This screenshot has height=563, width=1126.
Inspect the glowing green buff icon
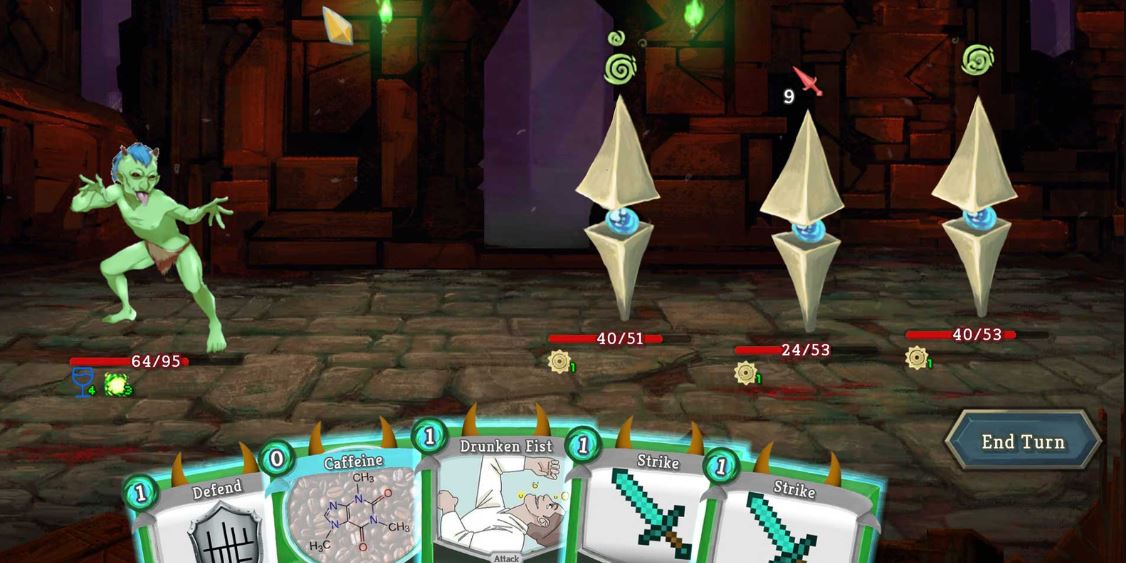pos(116,383)
